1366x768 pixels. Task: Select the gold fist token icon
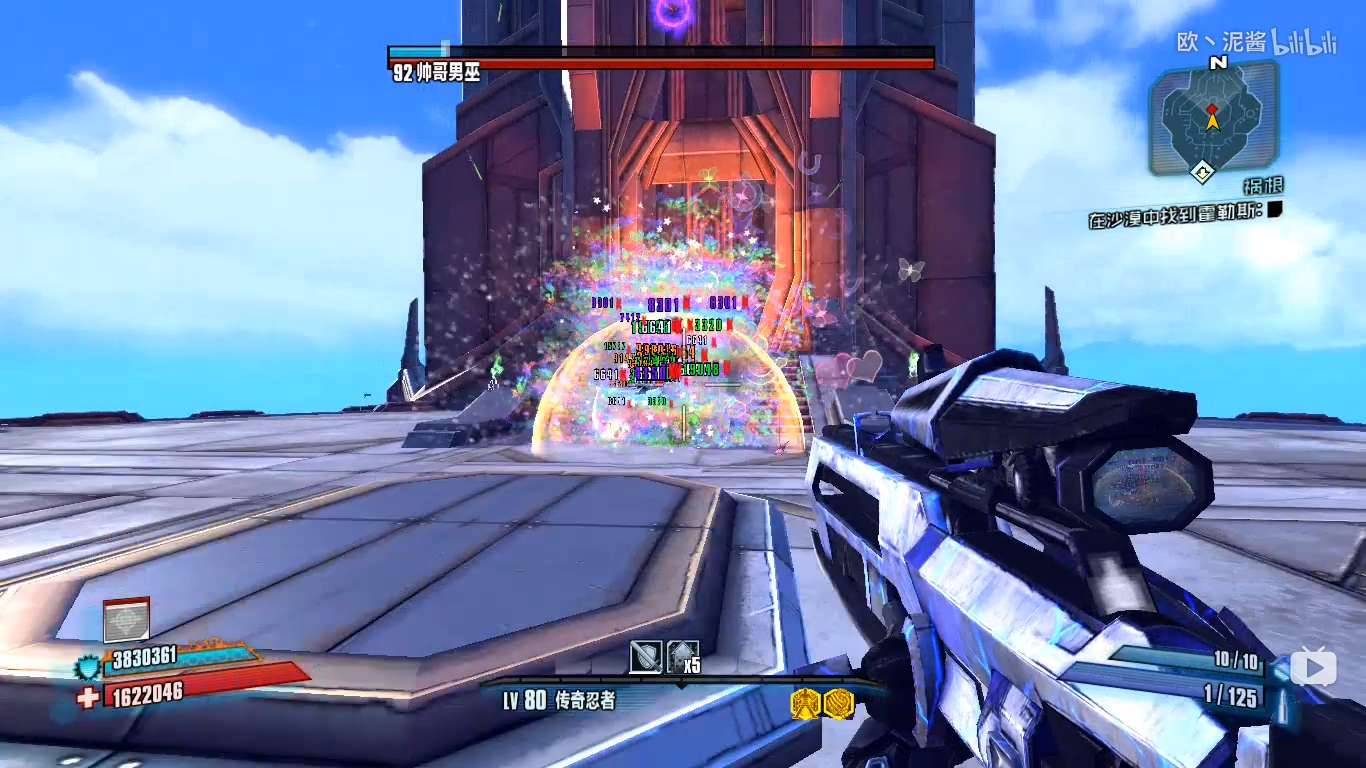(x=838, y=704)
